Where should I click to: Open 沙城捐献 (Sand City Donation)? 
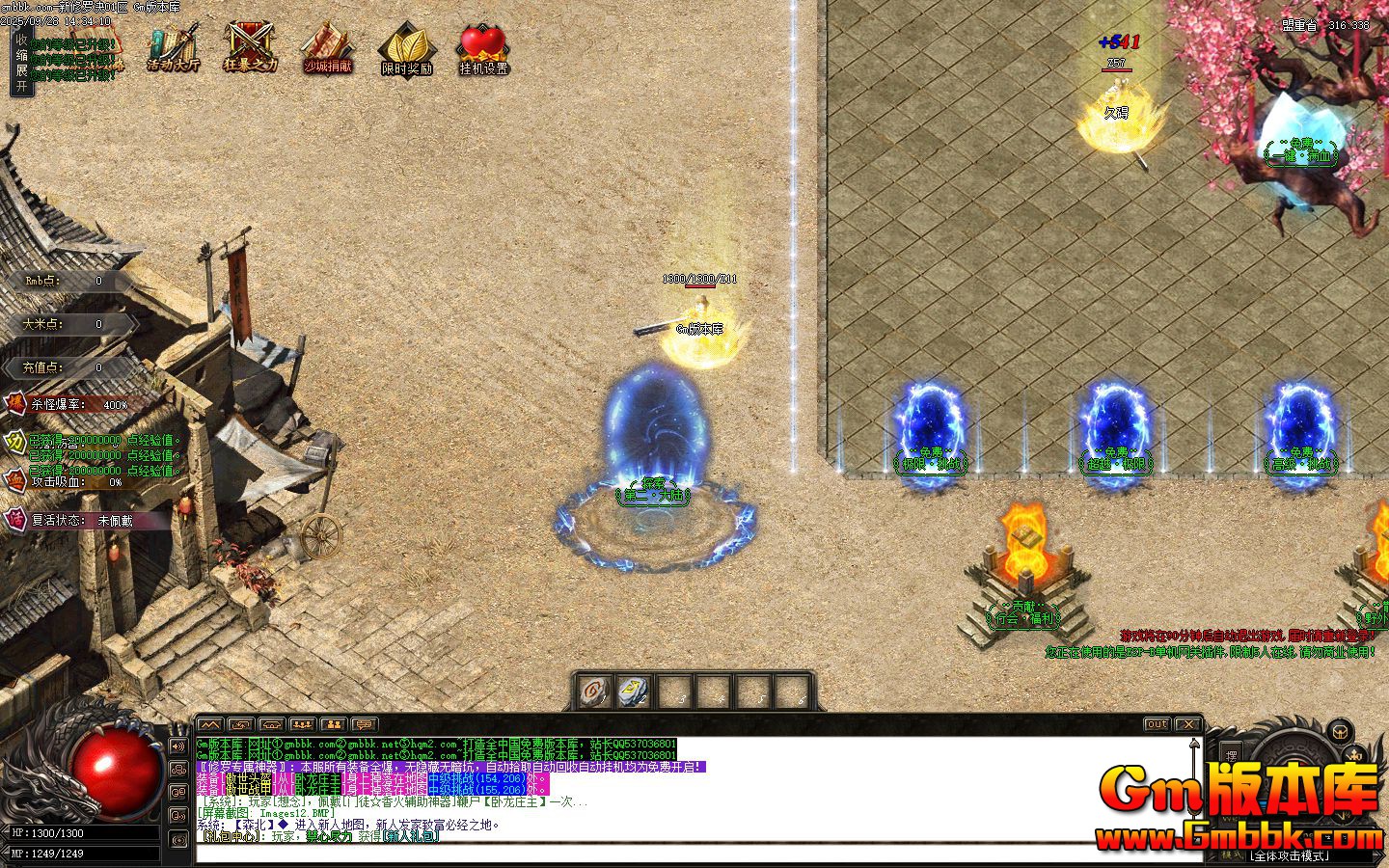coord(327,46)
